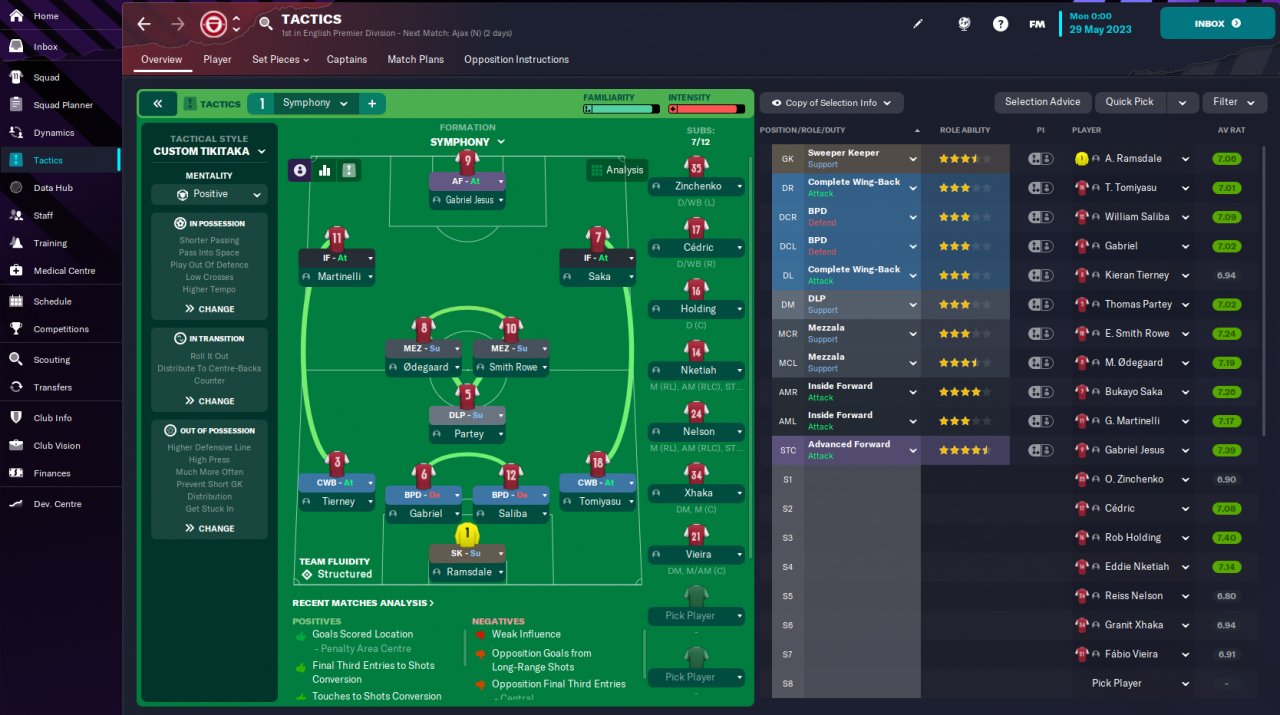The width and height of the screenshot is (1280, 715).
Task: Open the Training sidebar entry
Action: click(50, 243)
